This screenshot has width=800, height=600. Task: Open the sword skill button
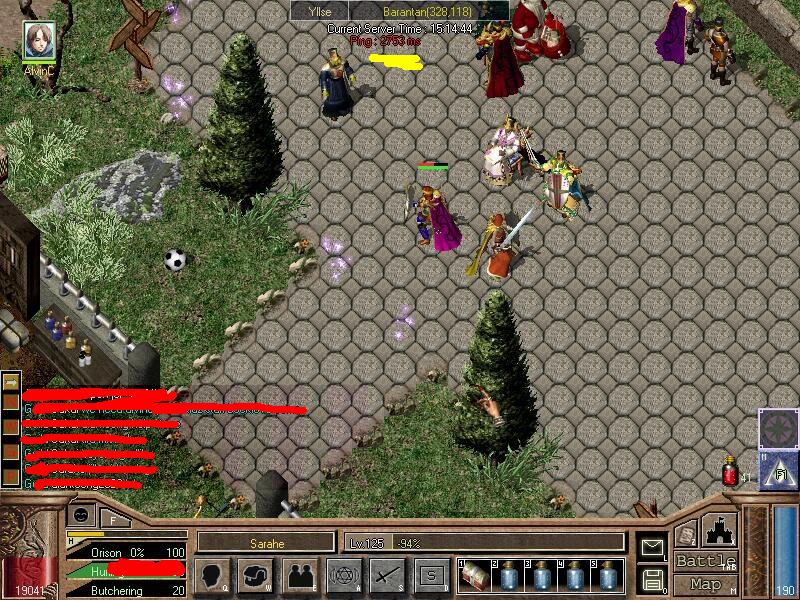387,576
